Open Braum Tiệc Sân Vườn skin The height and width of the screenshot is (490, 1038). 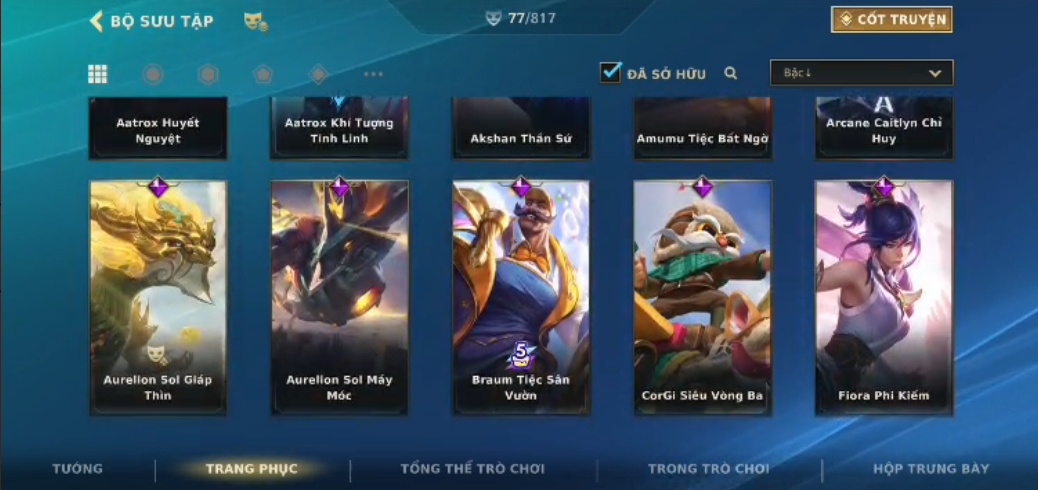[x=520, y=297]
